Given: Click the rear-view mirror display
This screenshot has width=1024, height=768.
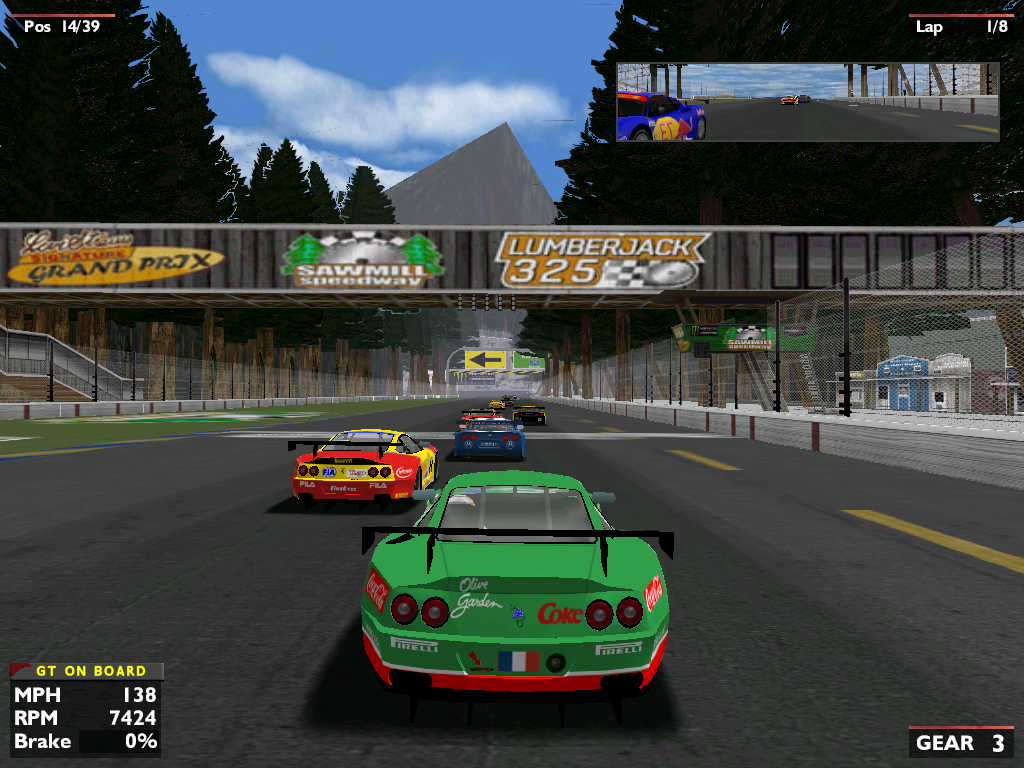Looking at the screenshot, I should pyautogui.click(x=807, y=102).
